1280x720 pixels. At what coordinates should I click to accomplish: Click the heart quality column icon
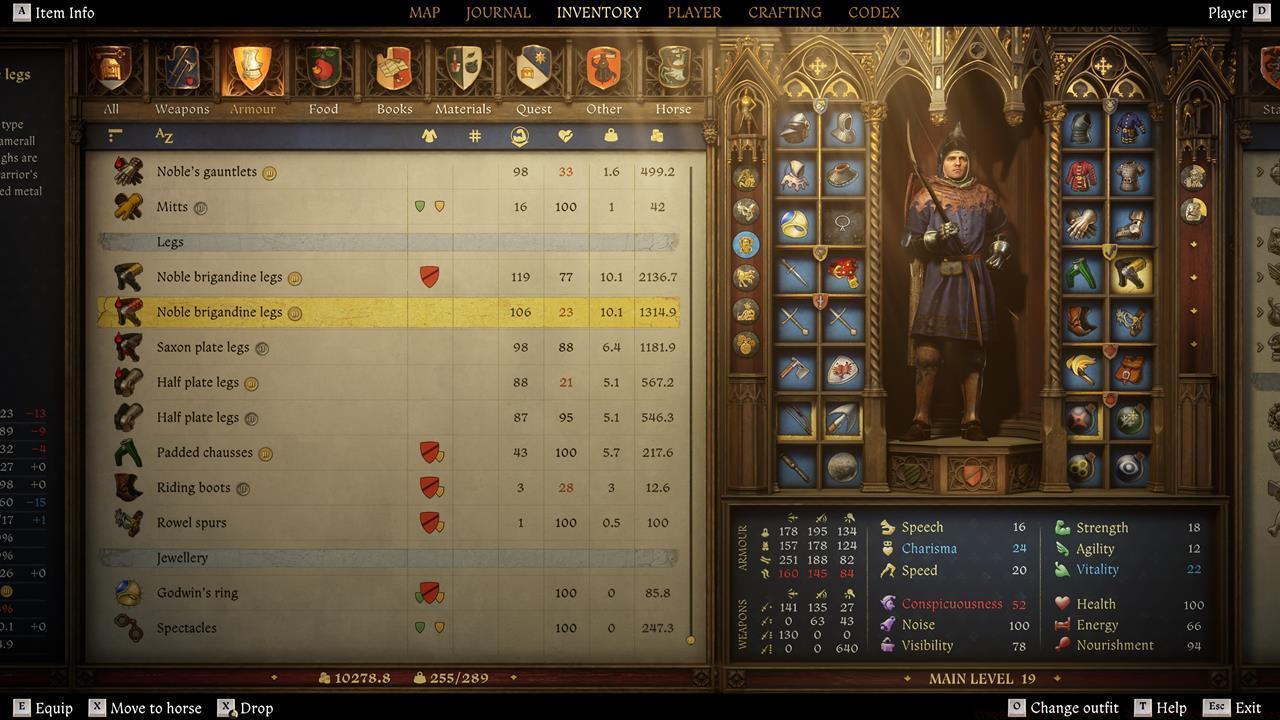[566, 135]
